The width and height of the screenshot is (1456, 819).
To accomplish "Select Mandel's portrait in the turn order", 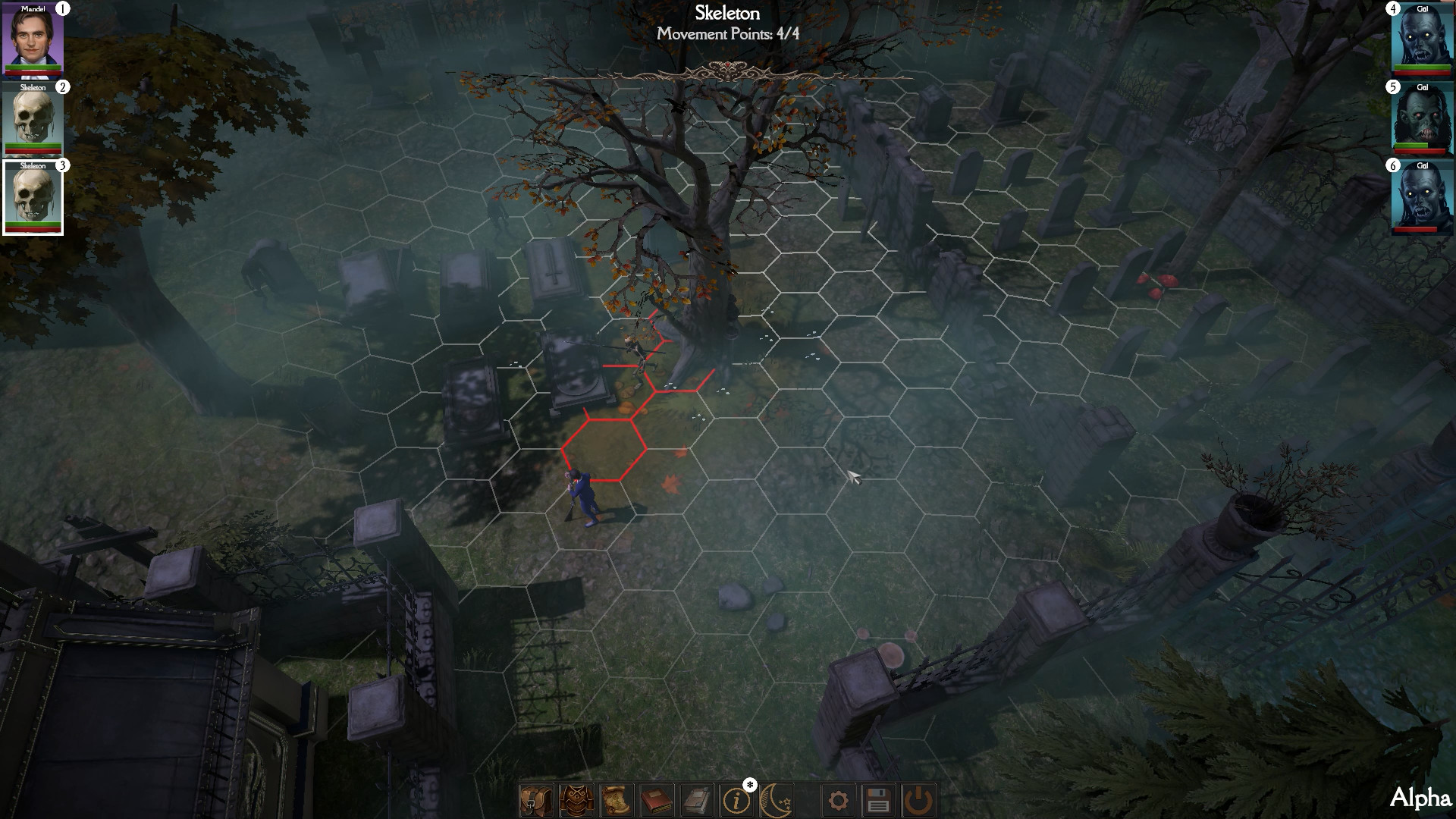I will click(x=33, y=42).
